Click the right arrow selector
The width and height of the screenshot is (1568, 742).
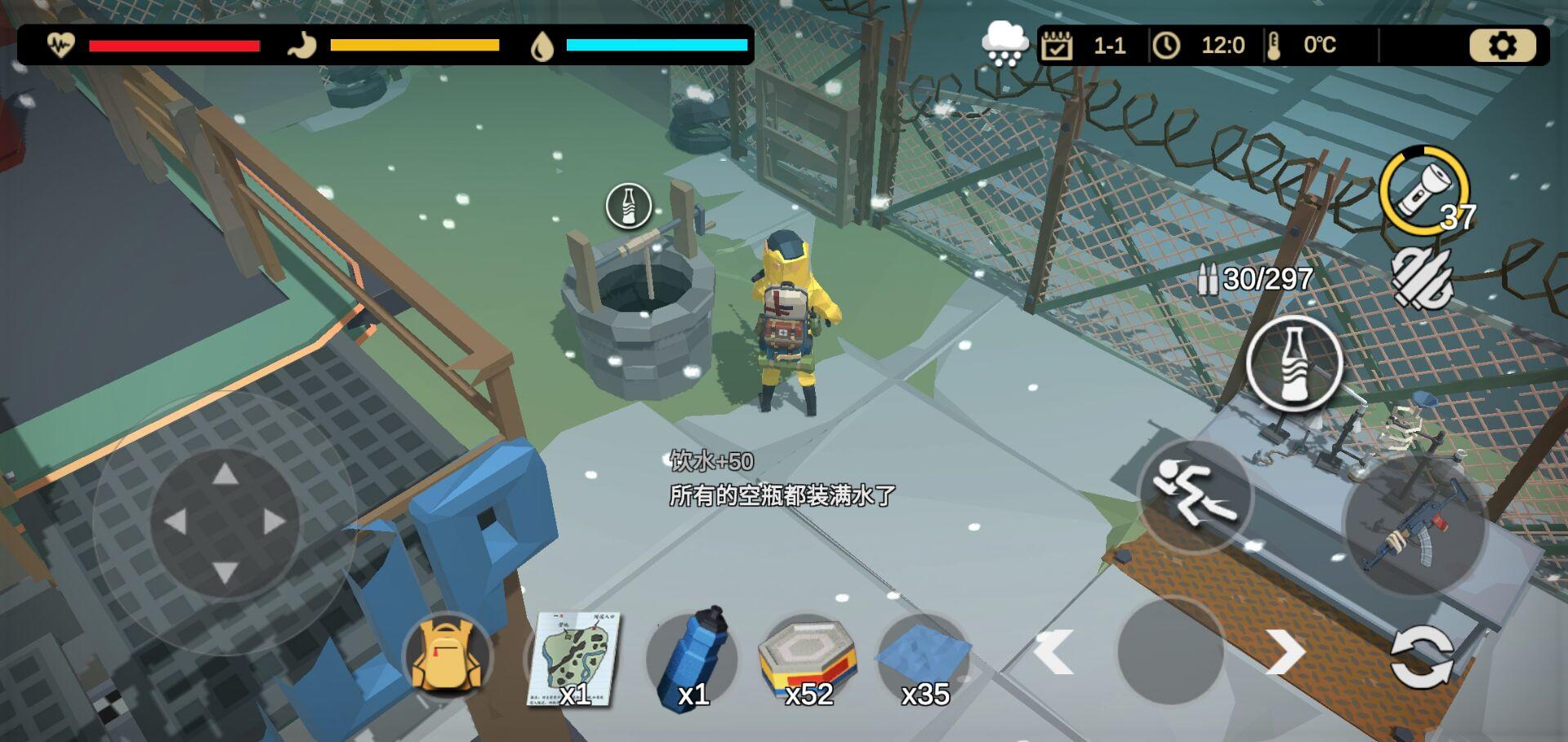pyautogui.click(x=1285, y=652)
